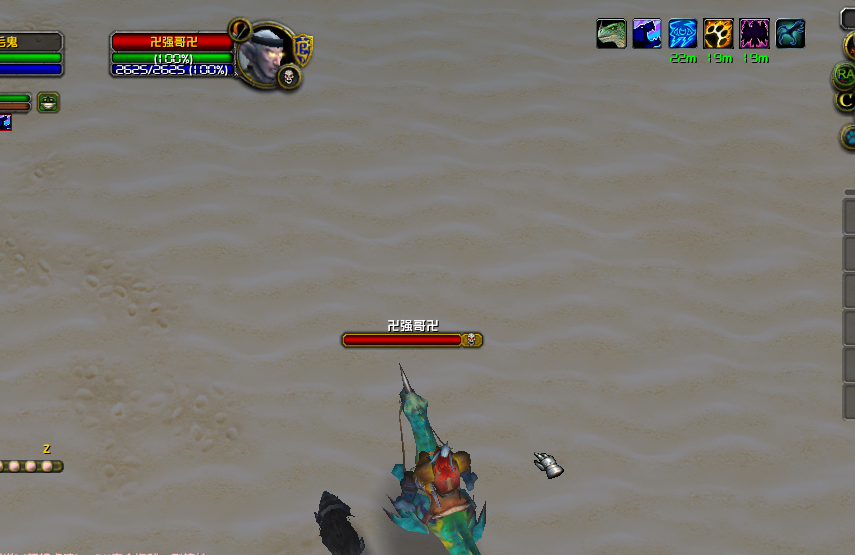Click the green pet happiness face icon

[x=48, y=102]
